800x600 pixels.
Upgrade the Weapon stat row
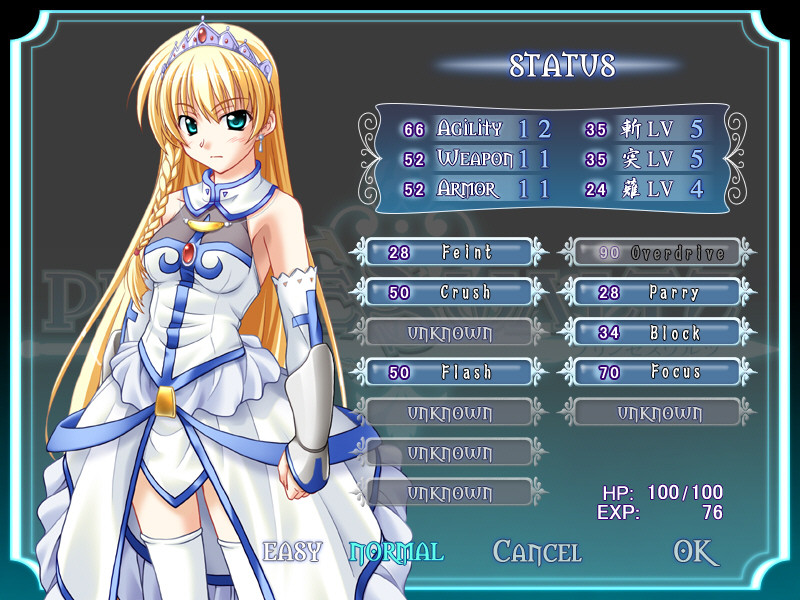[x=476, y=159]
